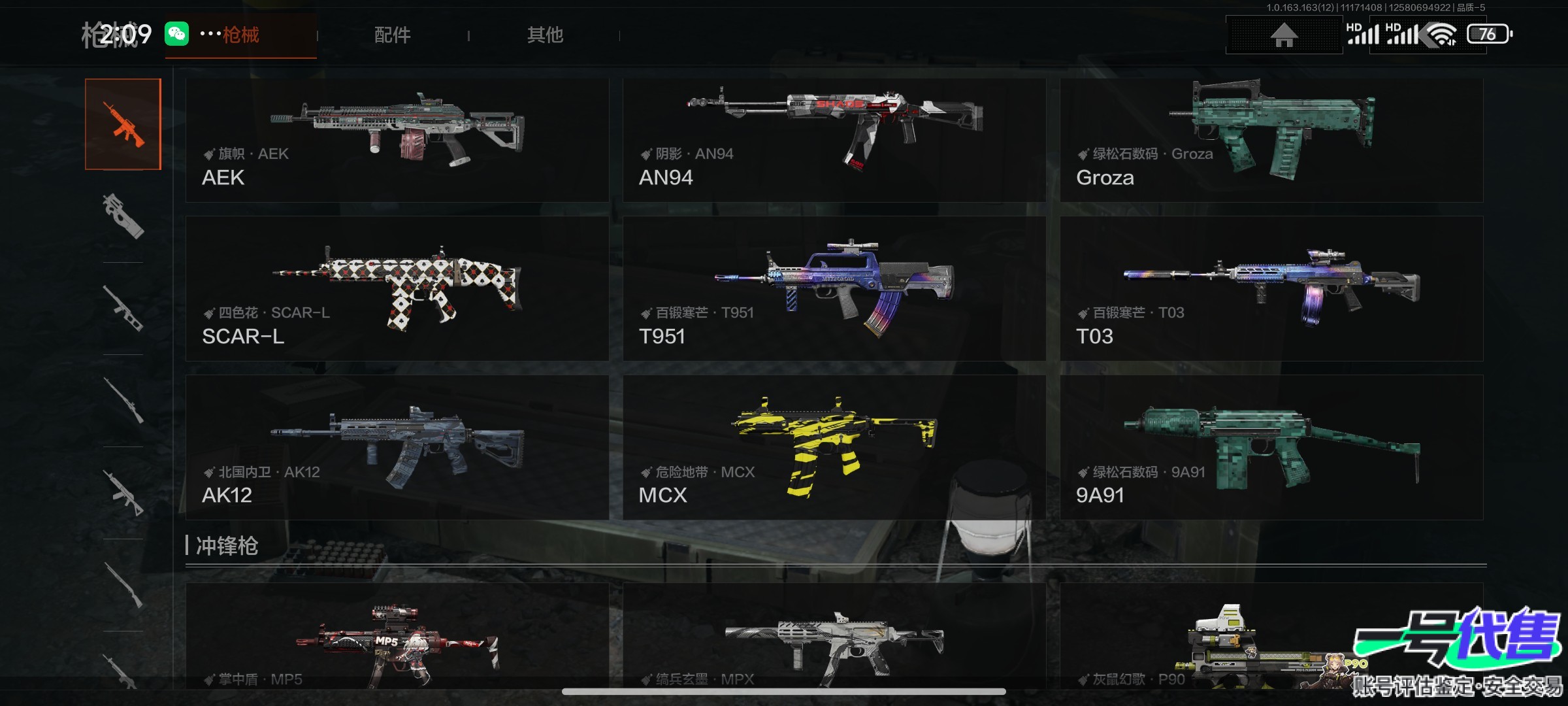Viewport: 1568px width, 706px height.
Task: Choose the AN94 shadow skin card
Action: (x=834, y=140)
